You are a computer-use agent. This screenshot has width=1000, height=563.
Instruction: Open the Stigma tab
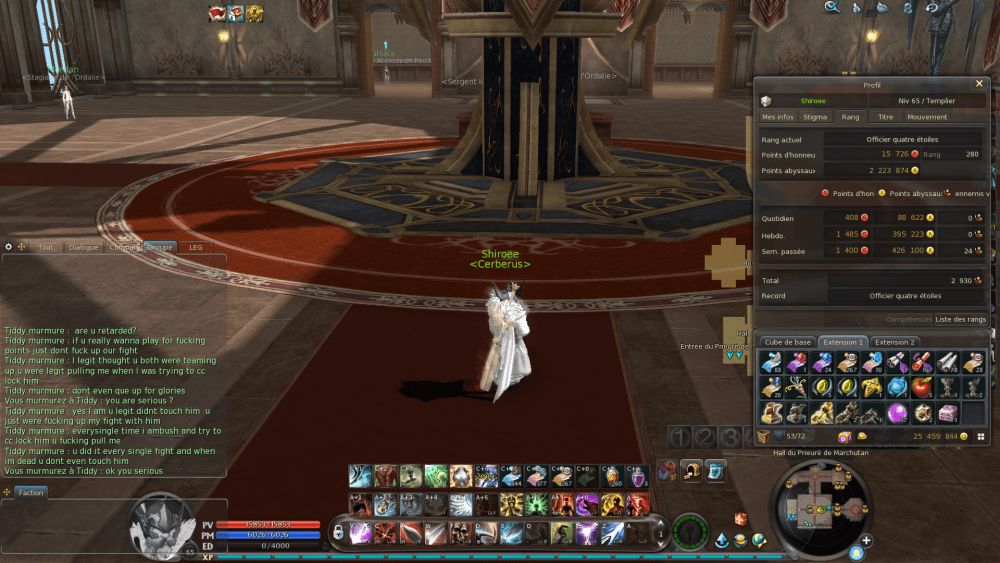[815, 117]
